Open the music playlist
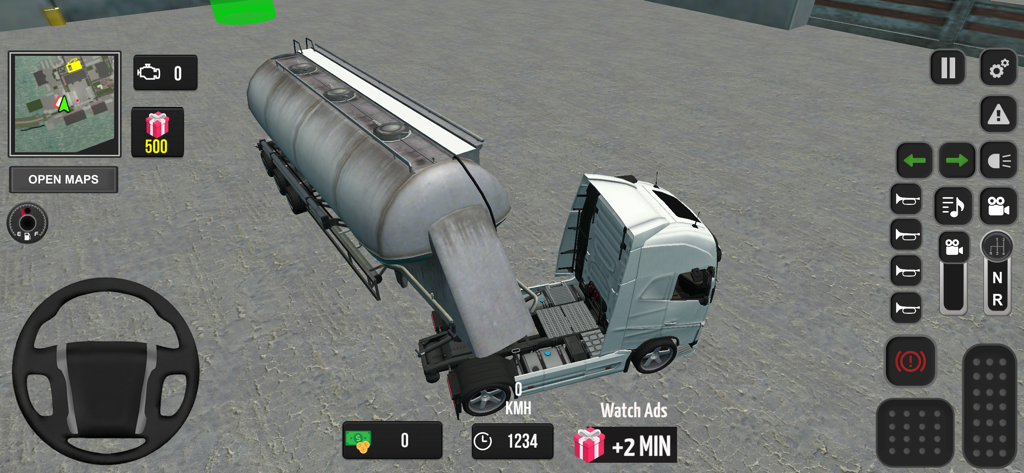The image size is (1024, 473). 953,206
